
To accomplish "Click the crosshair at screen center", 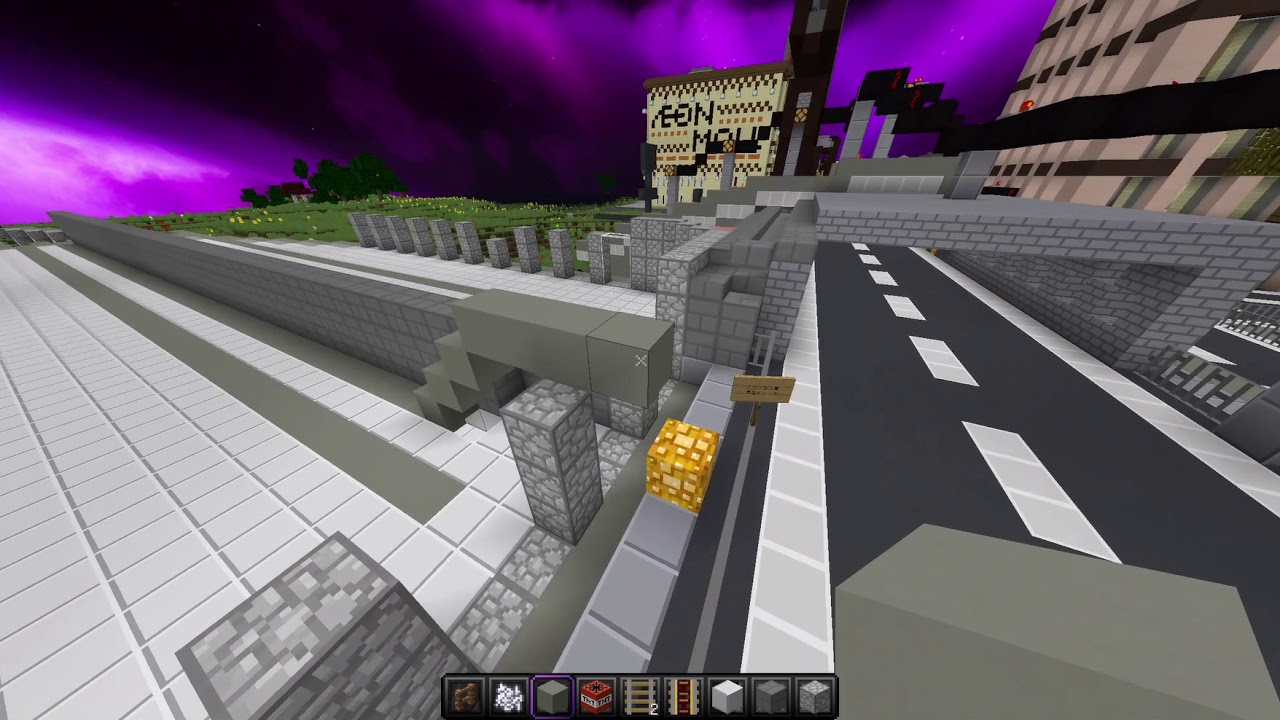I will [x=640, y=360].
